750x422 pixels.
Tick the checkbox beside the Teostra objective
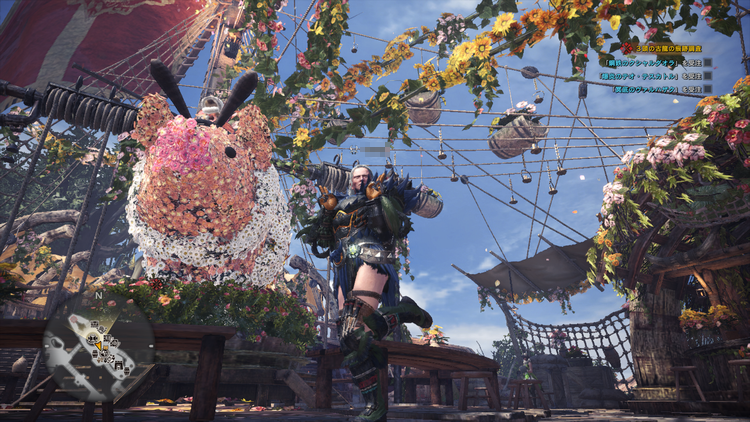[x=708, y=75]
